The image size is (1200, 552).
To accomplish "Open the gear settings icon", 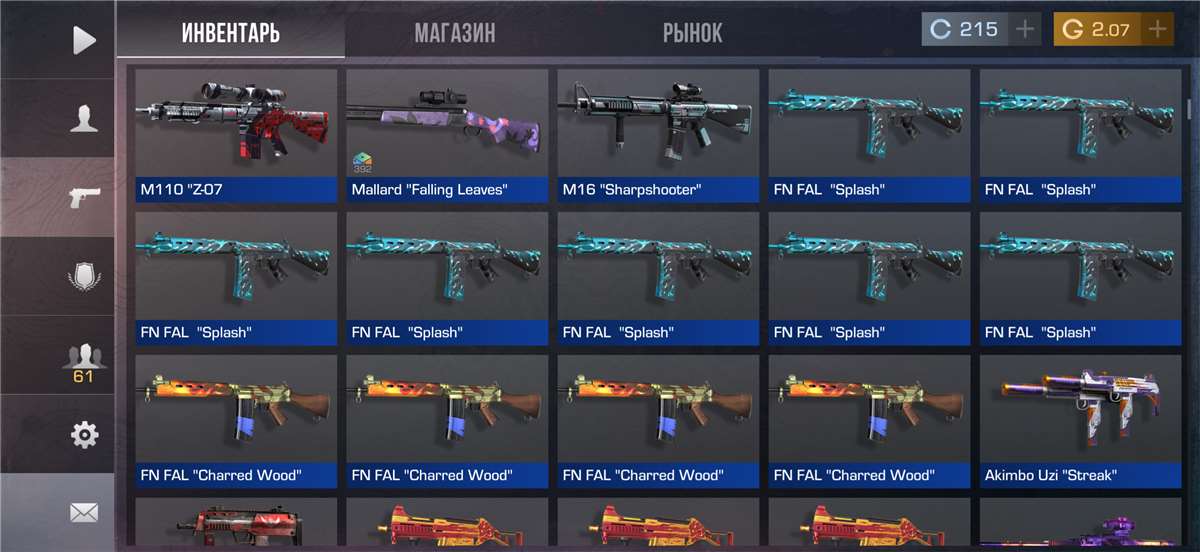I will click(85, 435).
